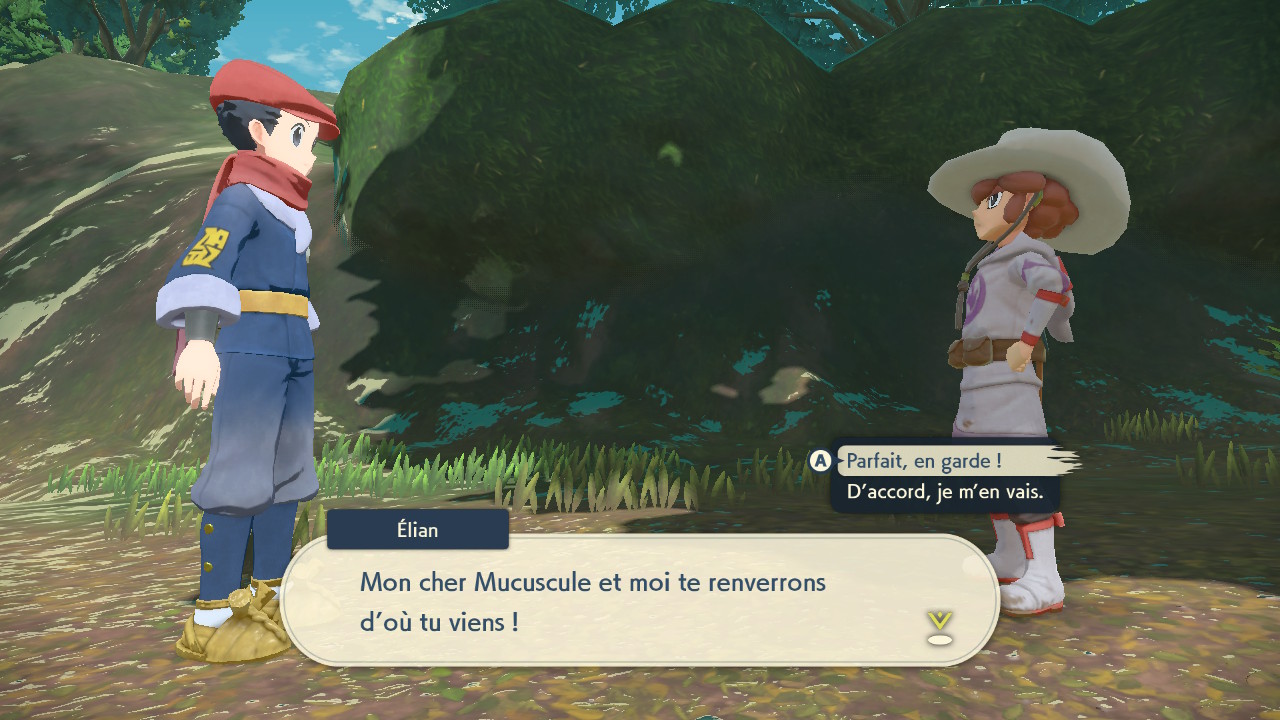Advance dialogue with the yellow arrow indicator

[x=939, y=626]
